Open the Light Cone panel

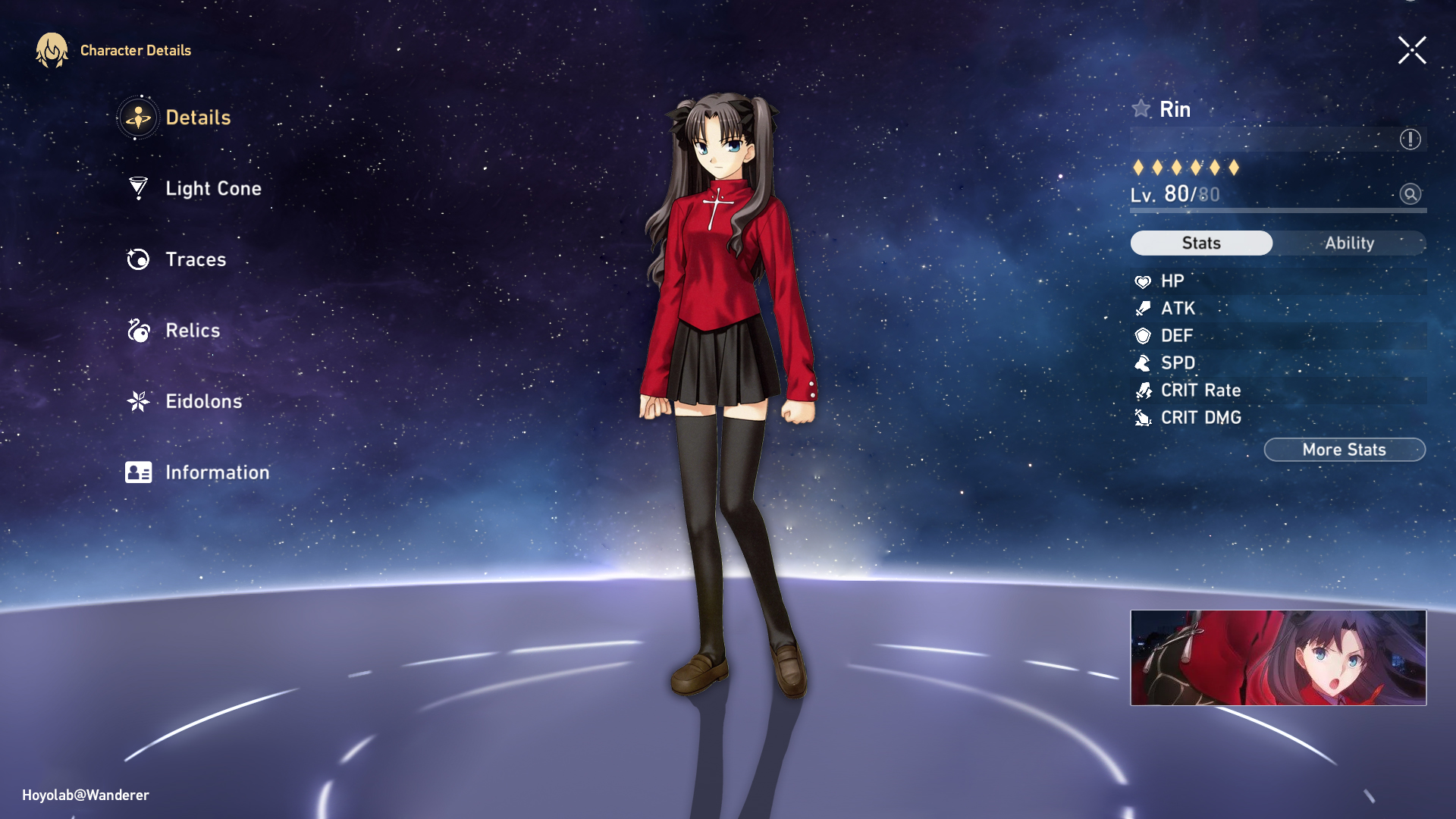(212, 188)
